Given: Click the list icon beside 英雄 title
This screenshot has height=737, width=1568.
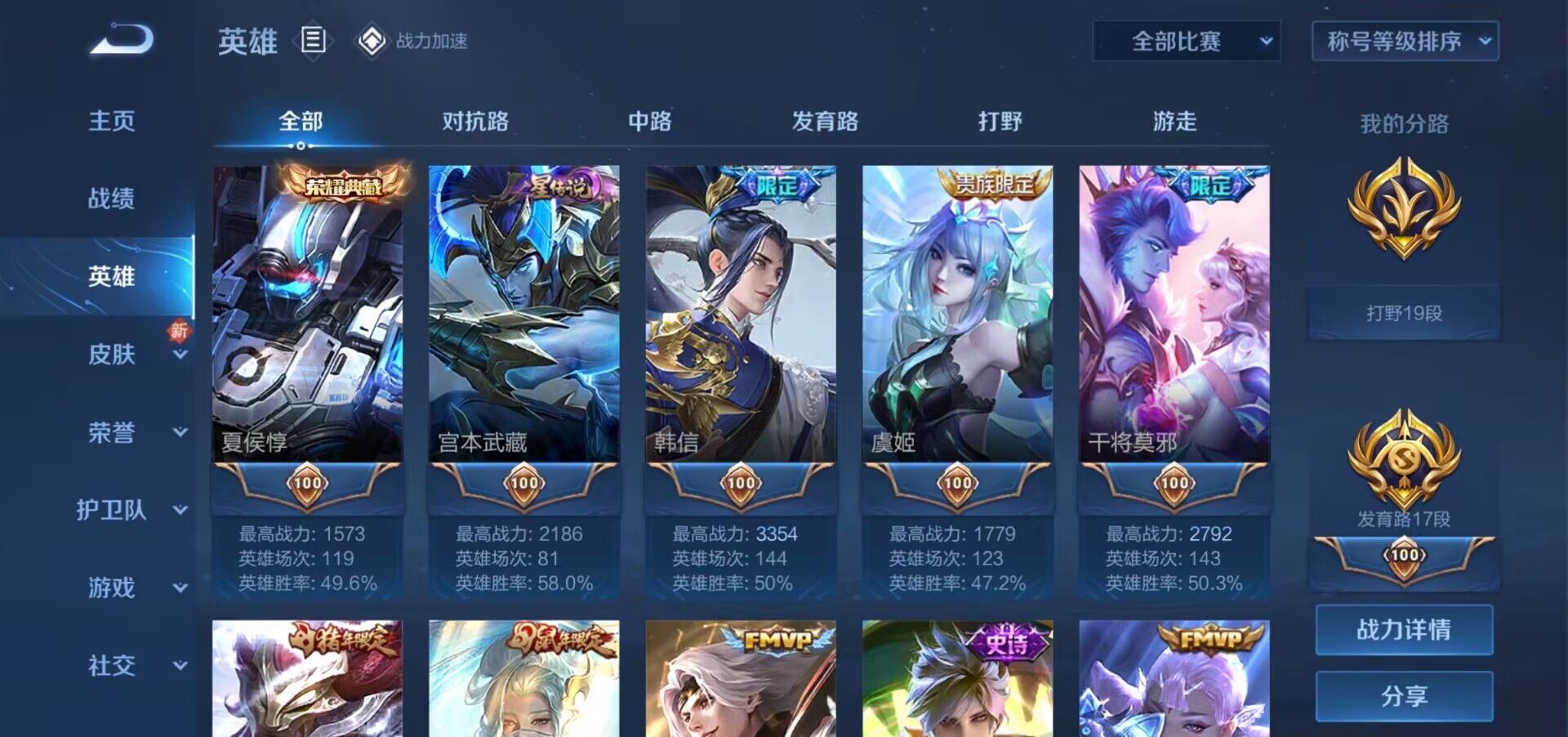Looking at the screenshot, I should click(x=313, y=39).
